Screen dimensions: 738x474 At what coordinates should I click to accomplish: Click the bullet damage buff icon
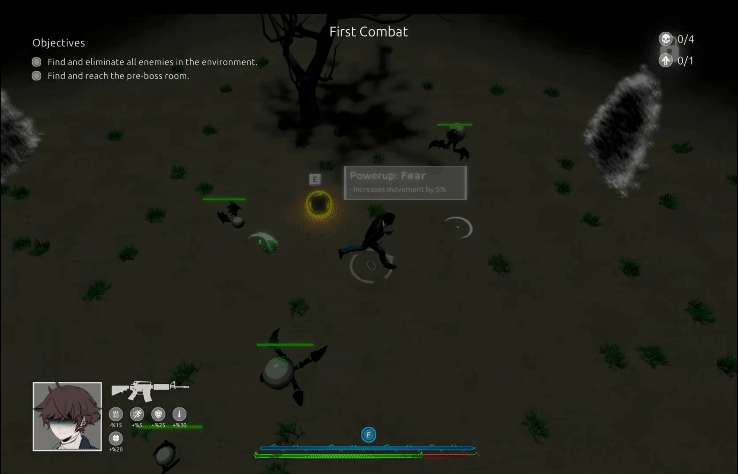pyautogui.click(x=180, y=414)
